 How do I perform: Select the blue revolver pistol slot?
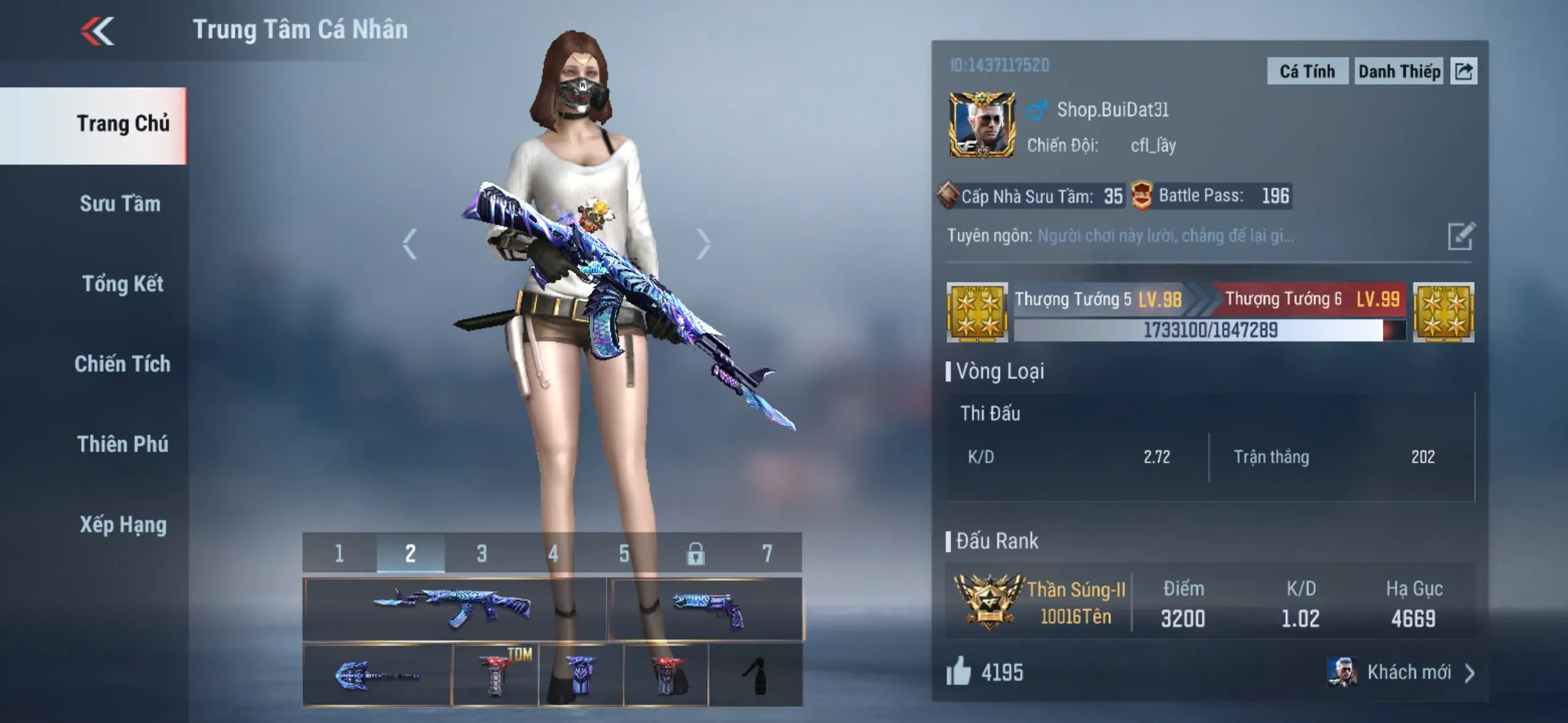705,609
